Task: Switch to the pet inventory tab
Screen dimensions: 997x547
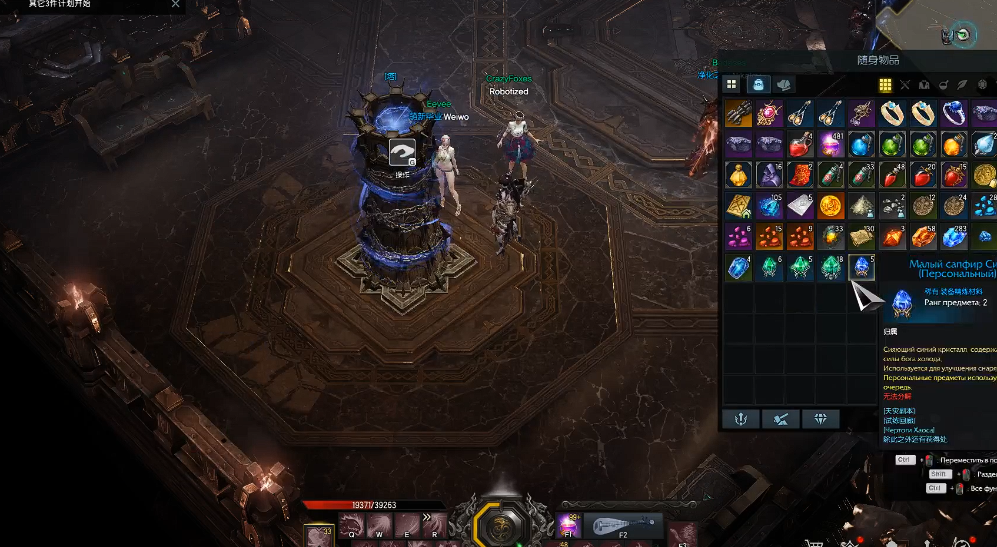Action: [x=785, y=85]
